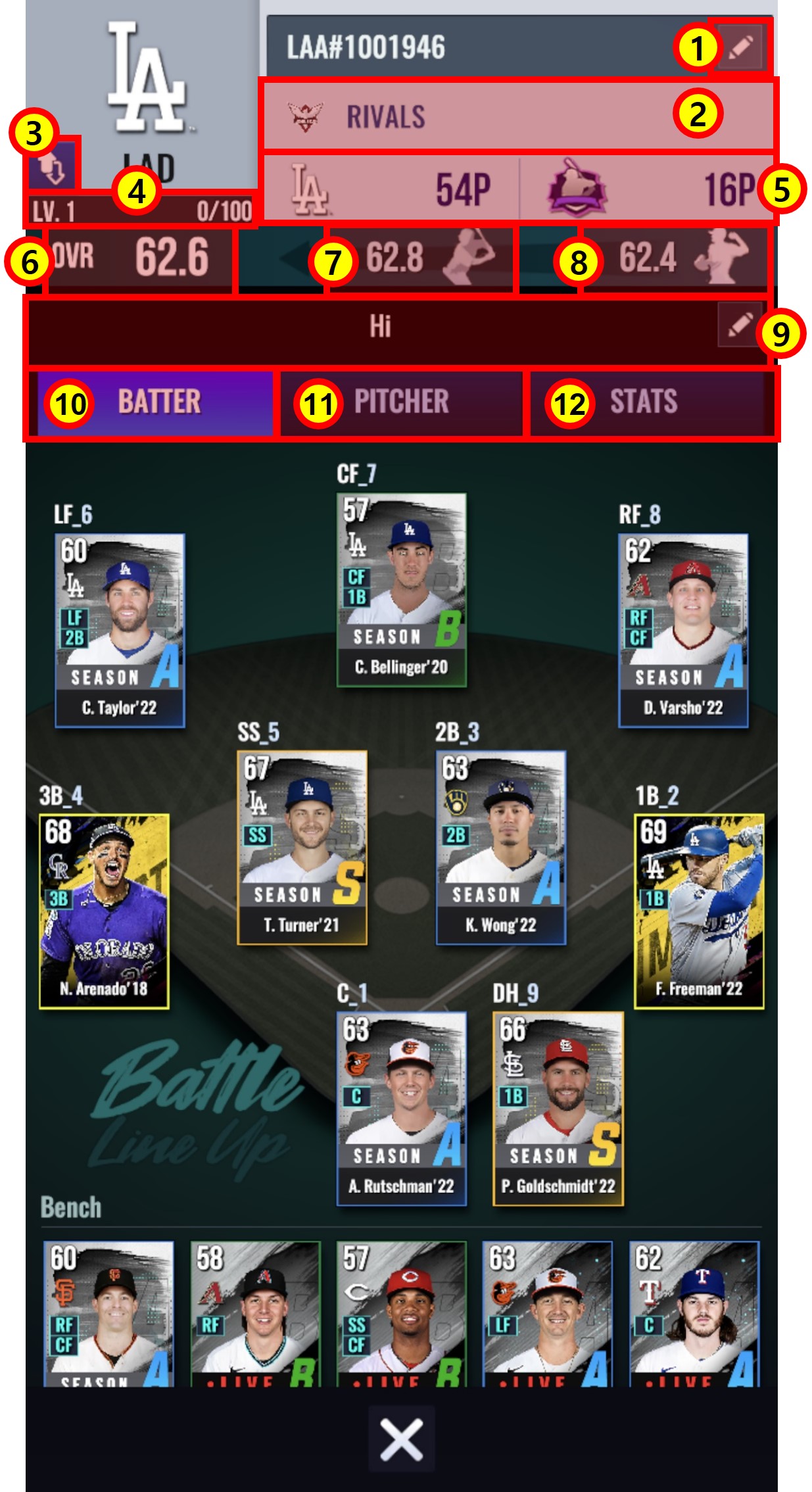Edit the LAA#1001946 nickname
812x1492 pixels.
pos(740,47)
